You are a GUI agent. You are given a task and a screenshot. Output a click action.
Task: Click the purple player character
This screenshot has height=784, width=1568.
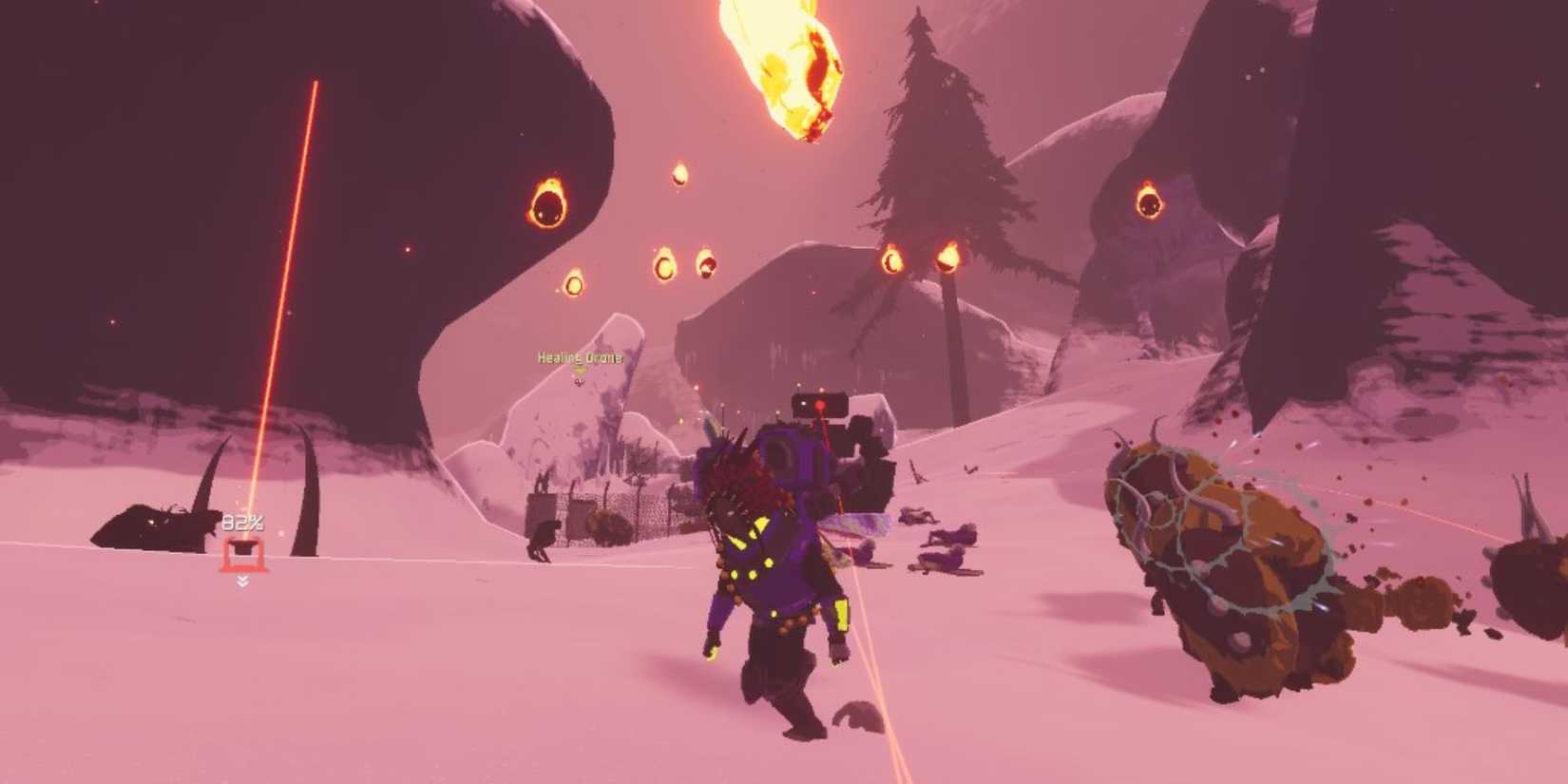(x=770, y=570)
